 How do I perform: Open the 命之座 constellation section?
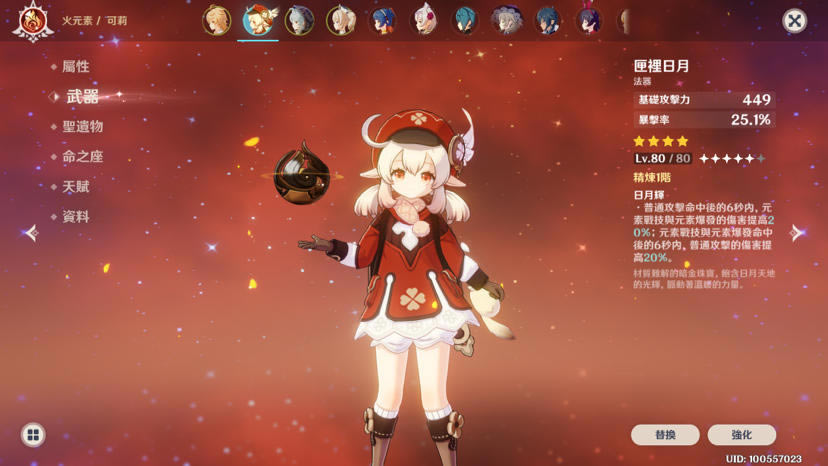[82, 157]
